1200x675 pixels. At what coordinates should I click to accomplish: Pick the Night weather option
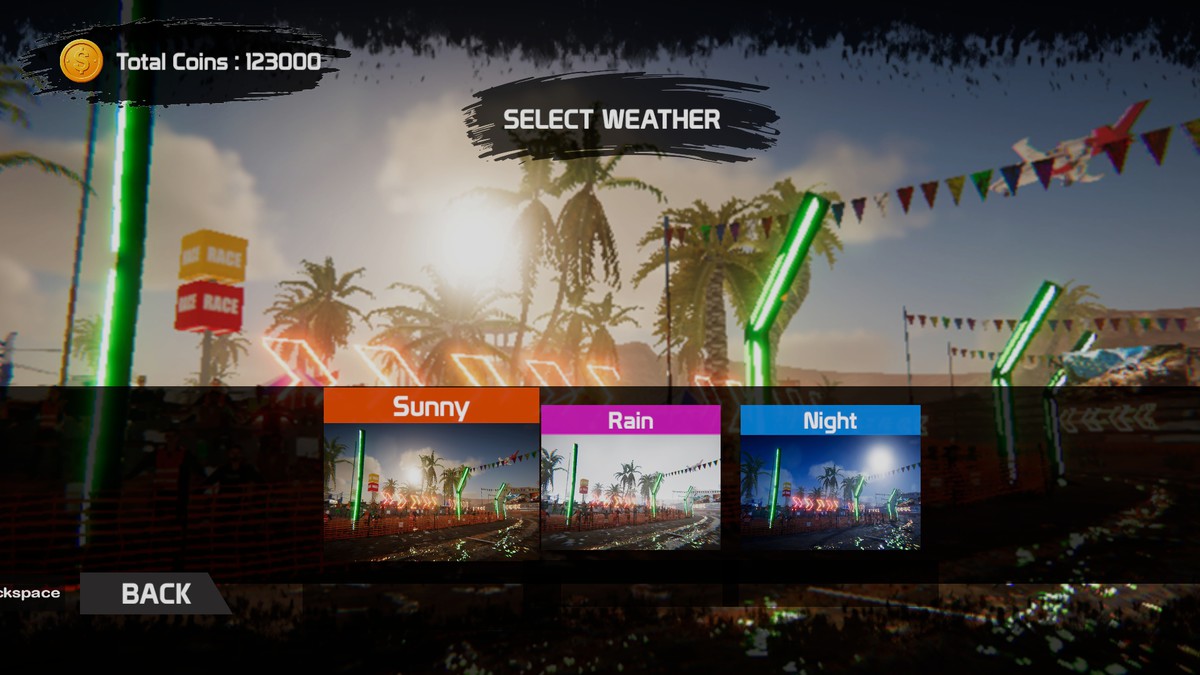tap(830, 480)
